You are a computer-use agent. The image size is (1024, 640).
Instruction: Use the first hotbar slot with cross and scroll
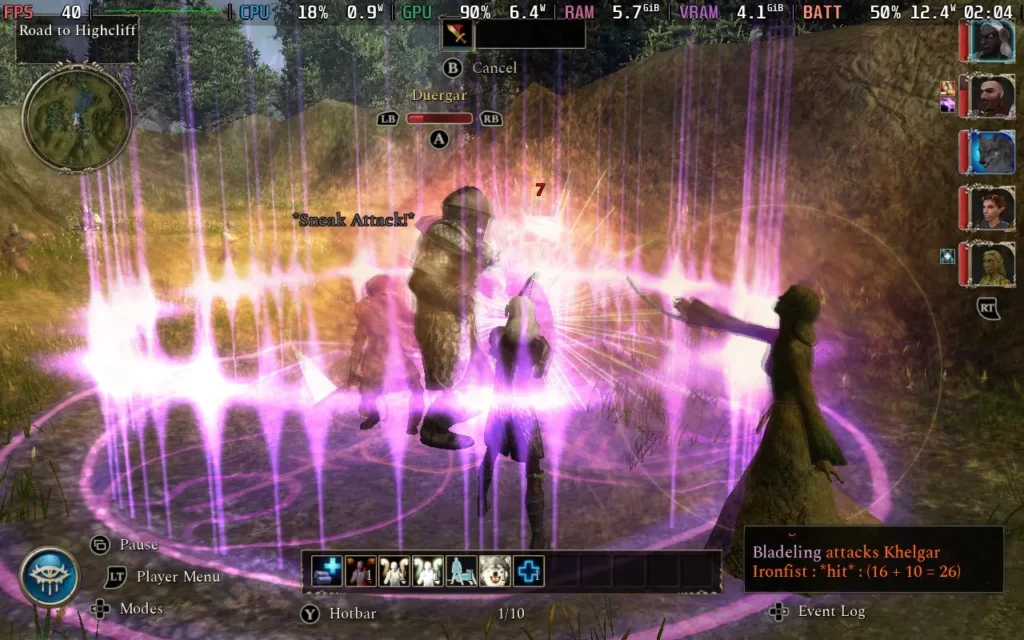(x=327, y=571)
